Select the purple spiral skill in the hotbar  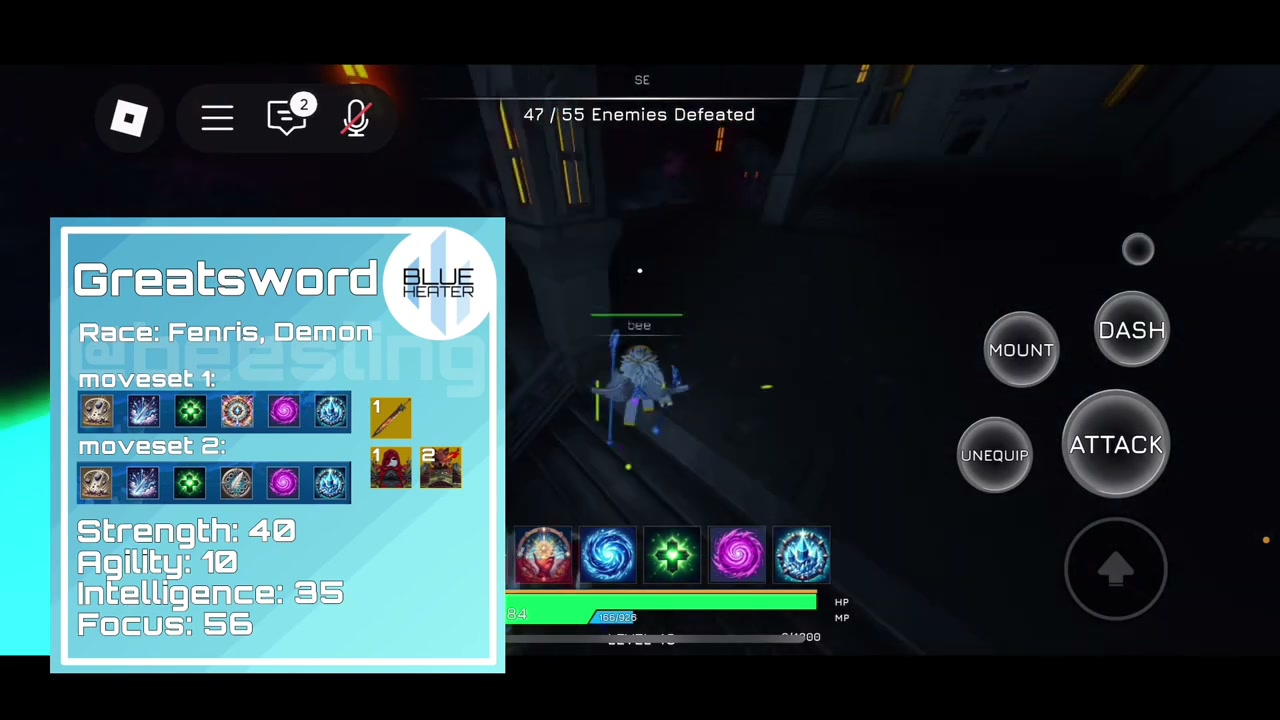click(737, 555)
